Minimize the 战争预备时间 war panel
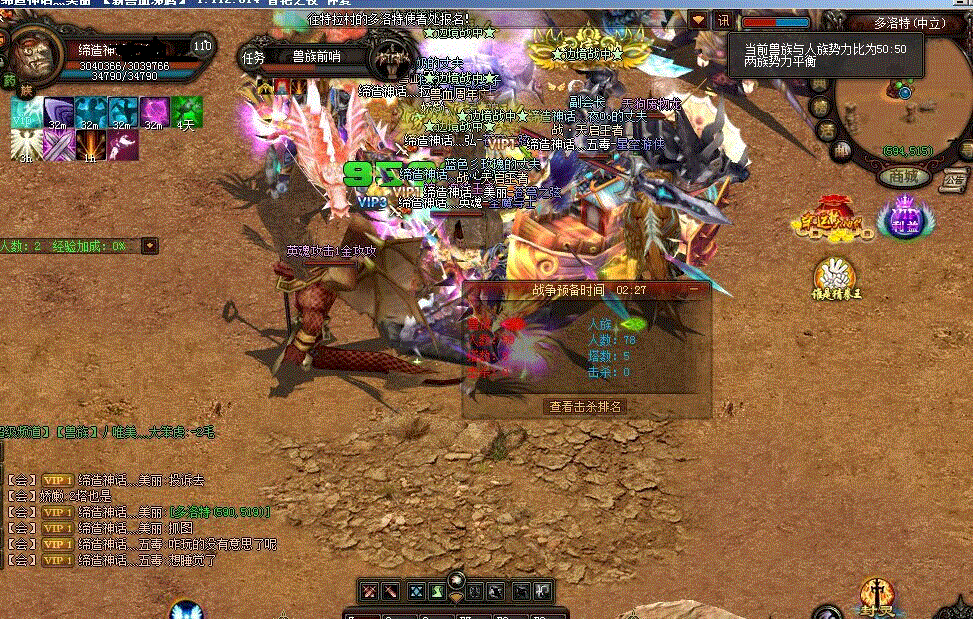The height and width of the screenshot is (619, 973). (x=694, y=289)
